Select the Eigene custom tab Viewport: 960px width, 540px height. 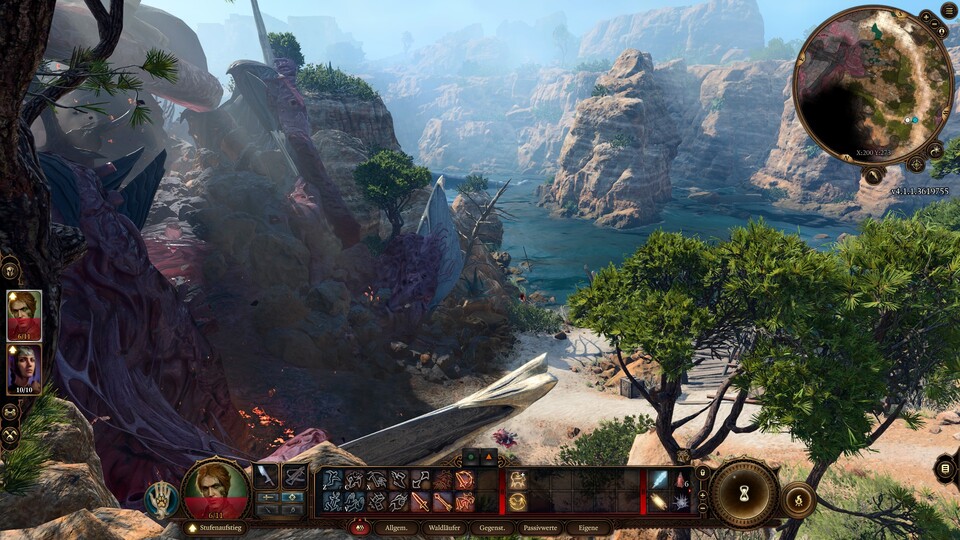click(x=589, y=527)
